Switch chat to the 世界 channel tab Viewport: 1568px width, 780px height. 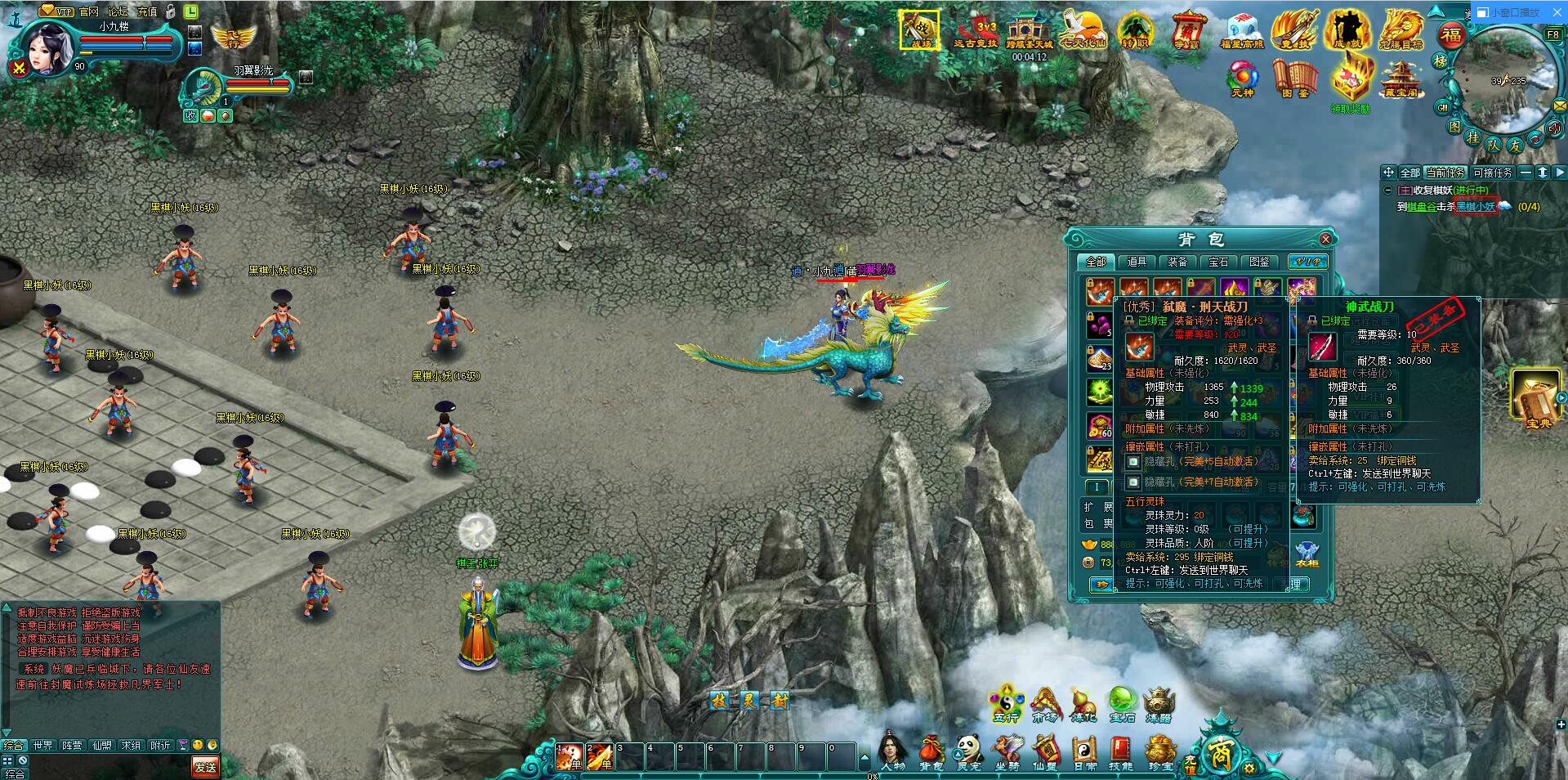tap(42, 745)
